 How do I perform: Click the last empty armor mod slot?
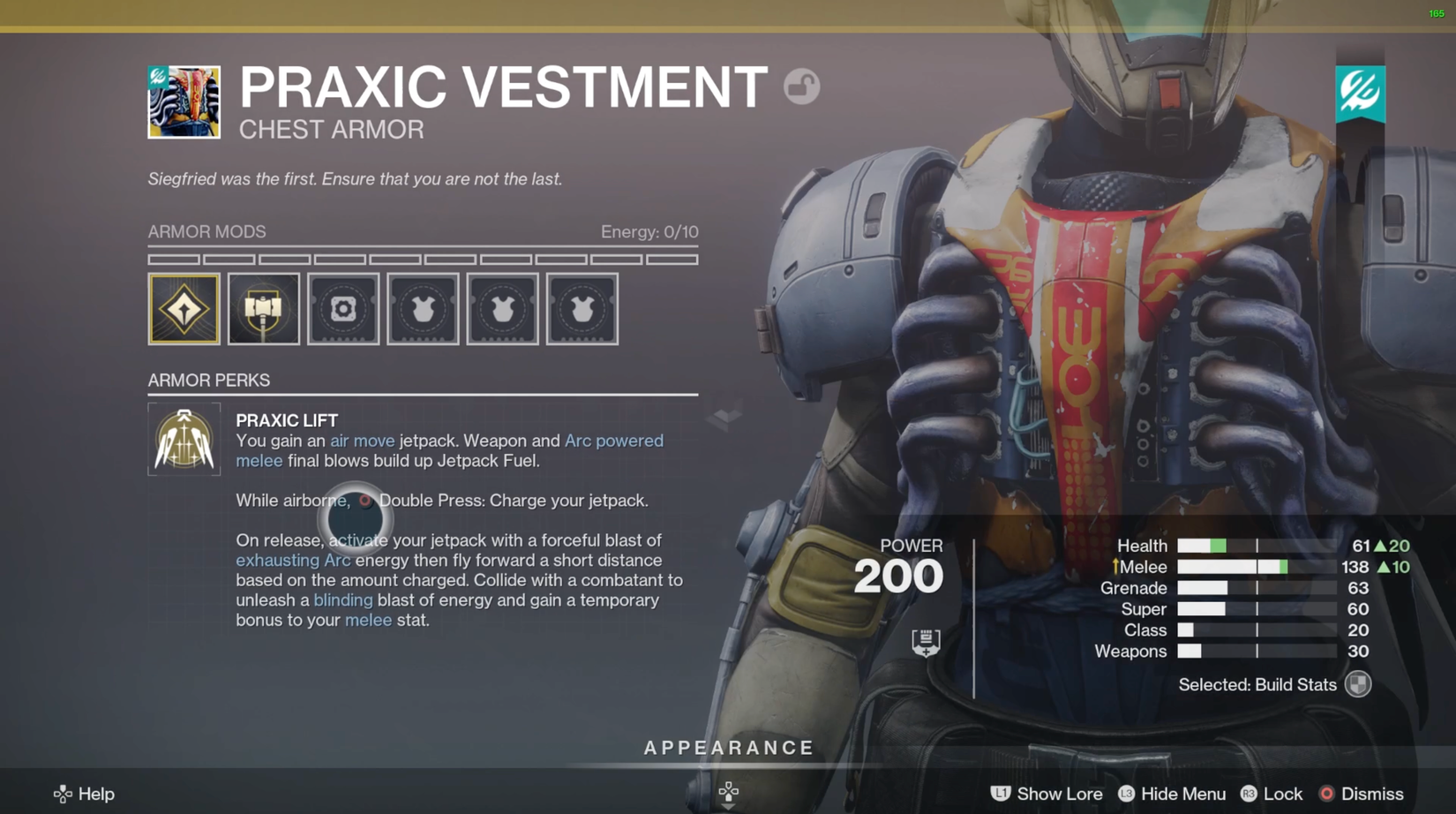click(x=582, y=309)
